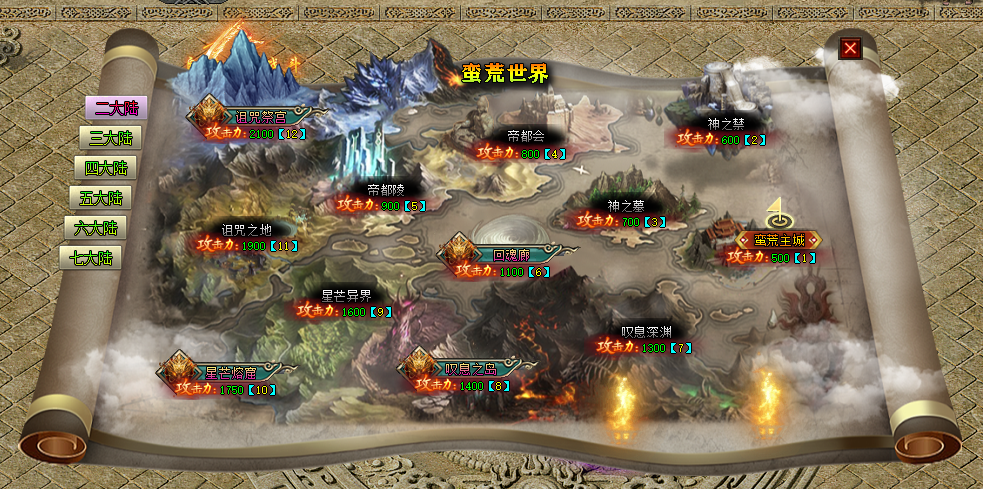Select the 帝都会 map location
Image resolution: width=983 pixels, height=489 pixels.
[526, 137]
